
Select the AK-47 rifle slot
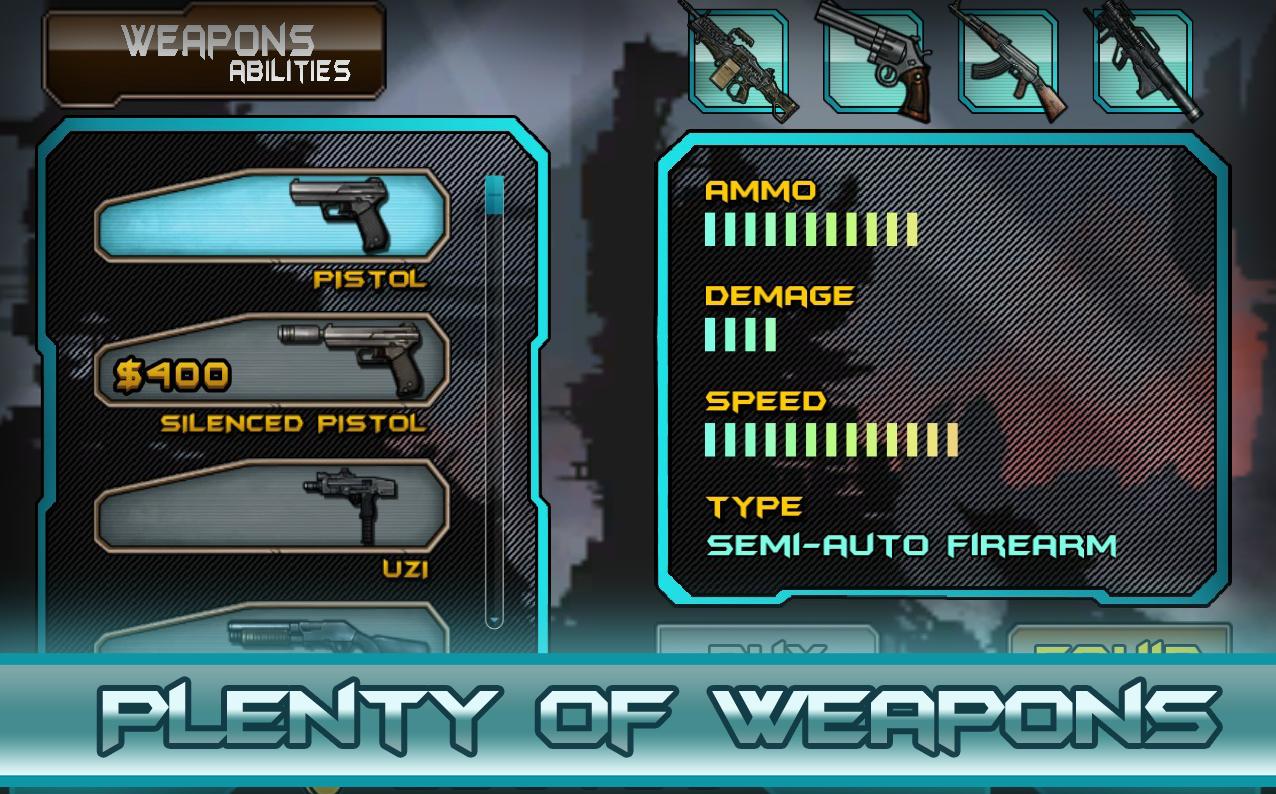point(1008,61)
